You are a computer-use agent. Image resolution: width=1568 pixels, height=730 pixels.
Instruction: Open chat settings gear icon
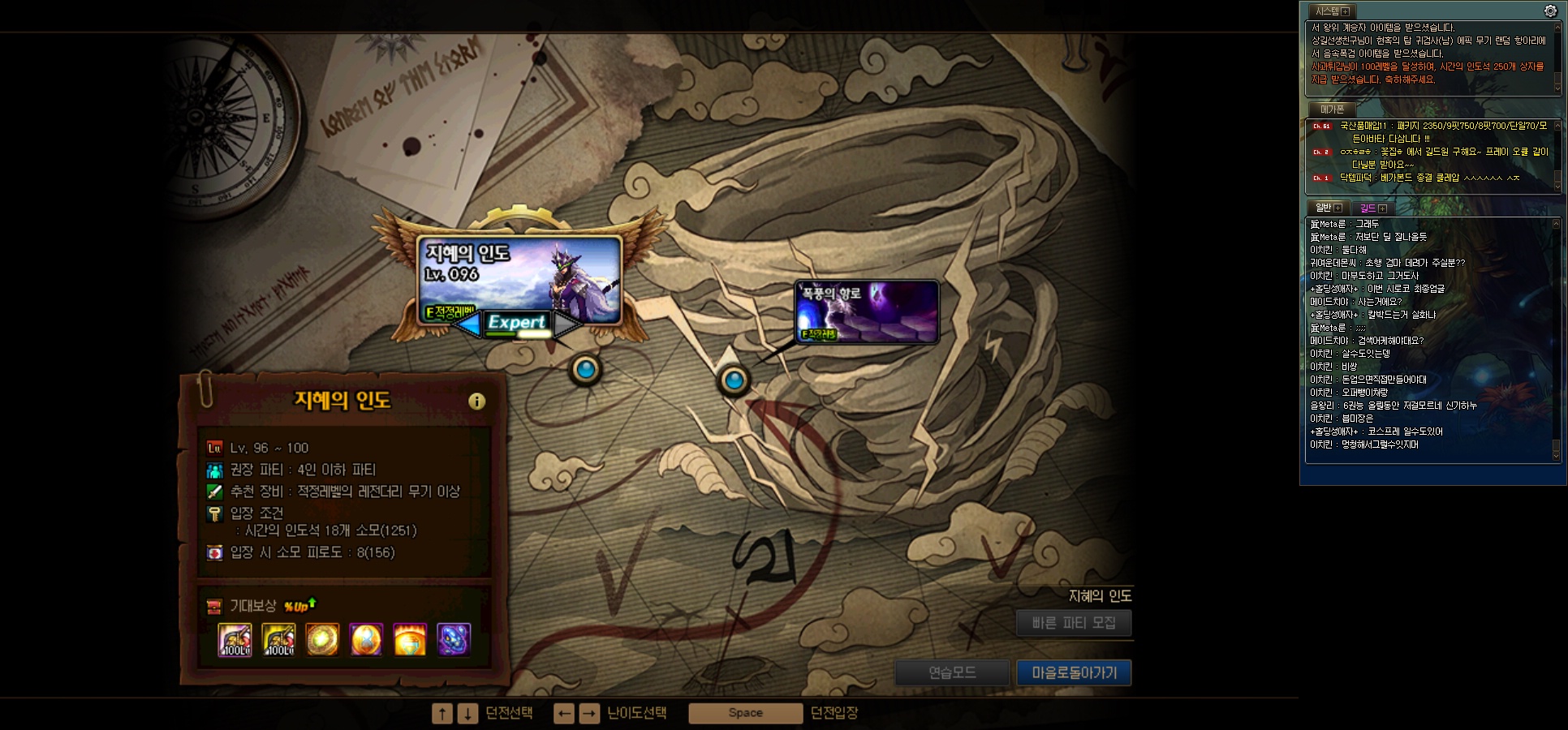pos(1550,11)
